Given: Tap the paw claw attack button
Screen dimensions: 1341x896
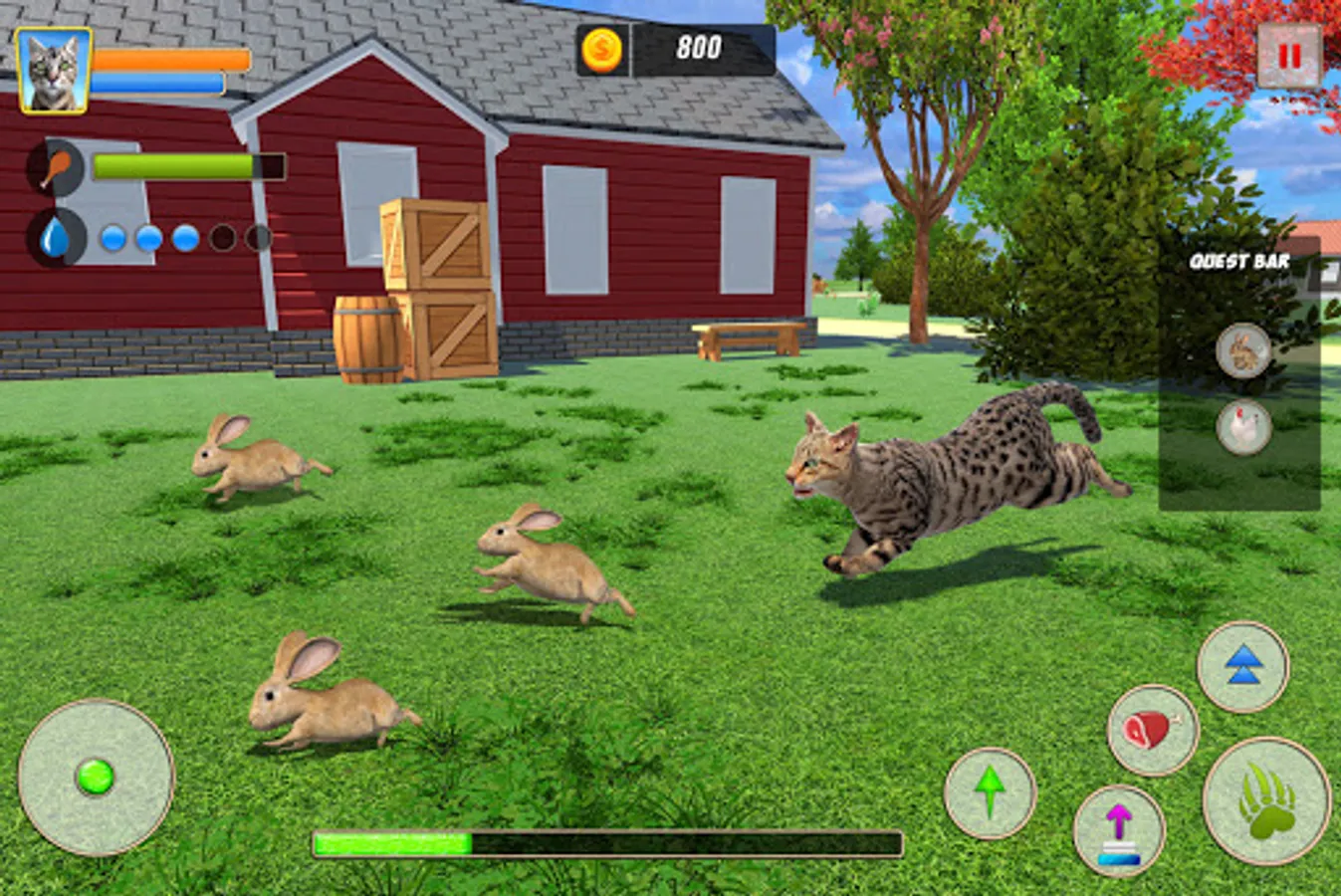Looking at the screenshot, I should (1266, 800).
